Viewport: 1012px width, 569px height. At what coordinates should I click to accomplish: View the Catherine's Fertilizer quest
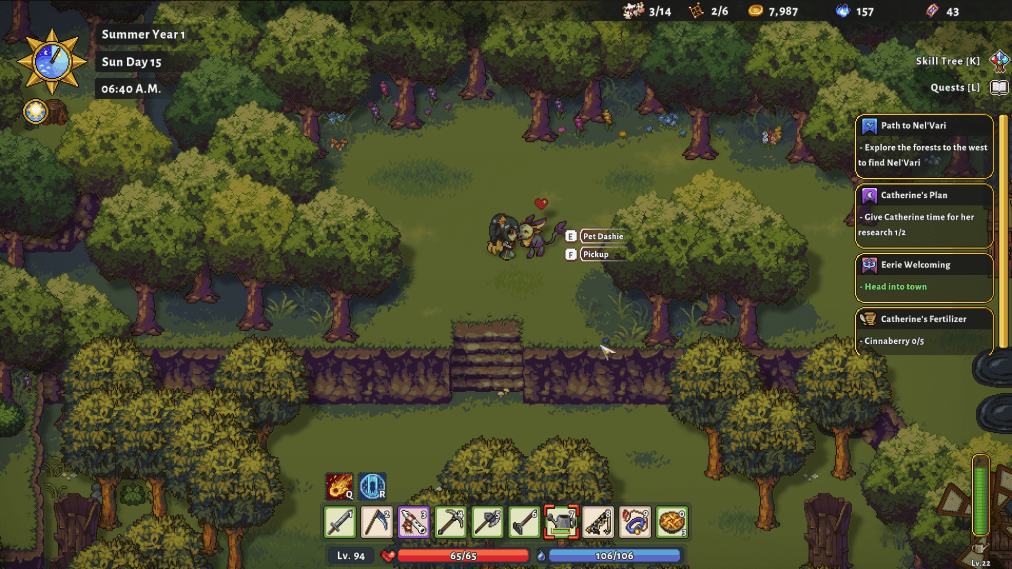[x=924, y=331]
